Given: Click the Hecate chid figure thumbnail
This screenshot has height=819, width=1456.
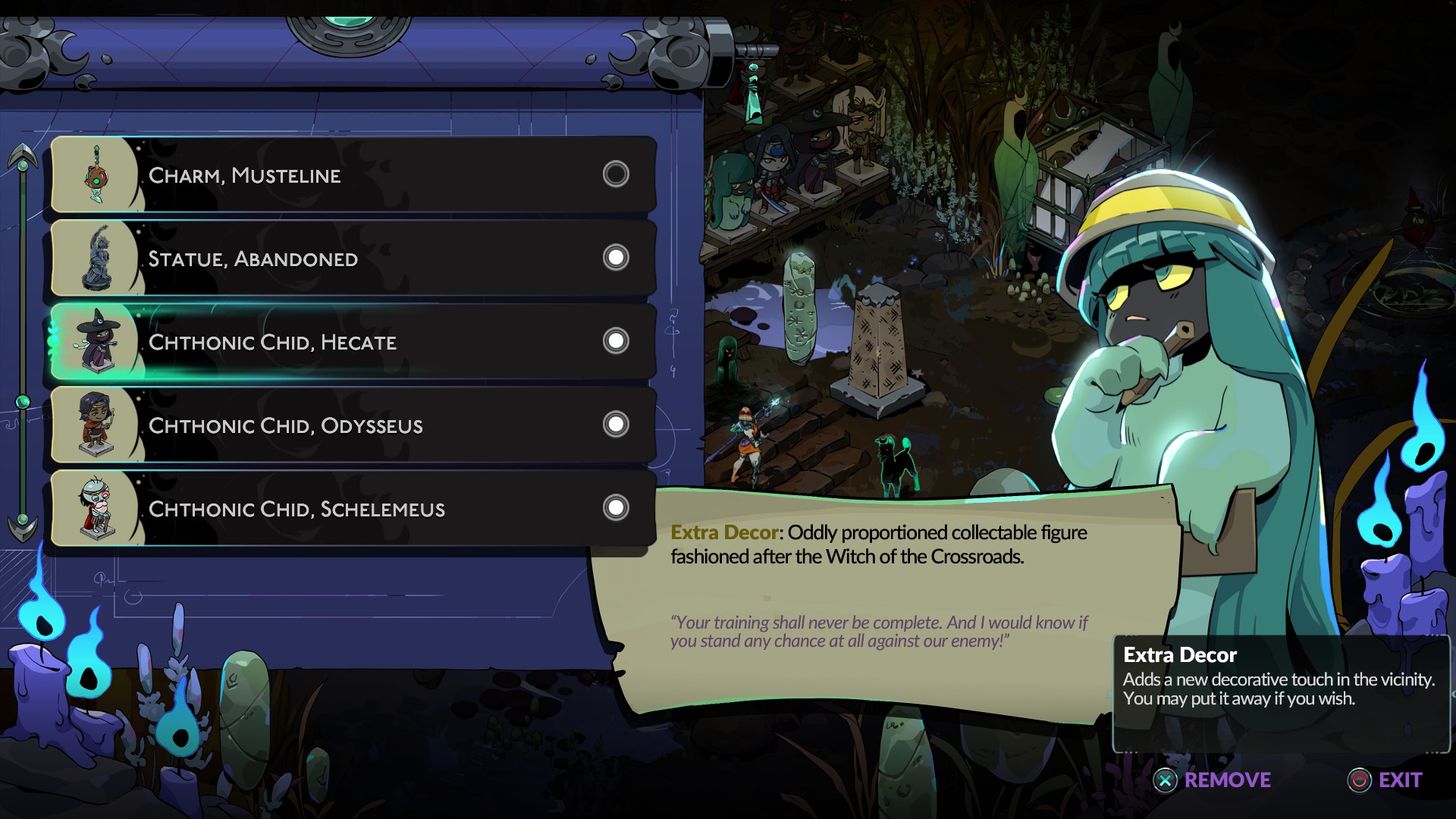Looking at the screenshot, I should [x=97, y=341].
